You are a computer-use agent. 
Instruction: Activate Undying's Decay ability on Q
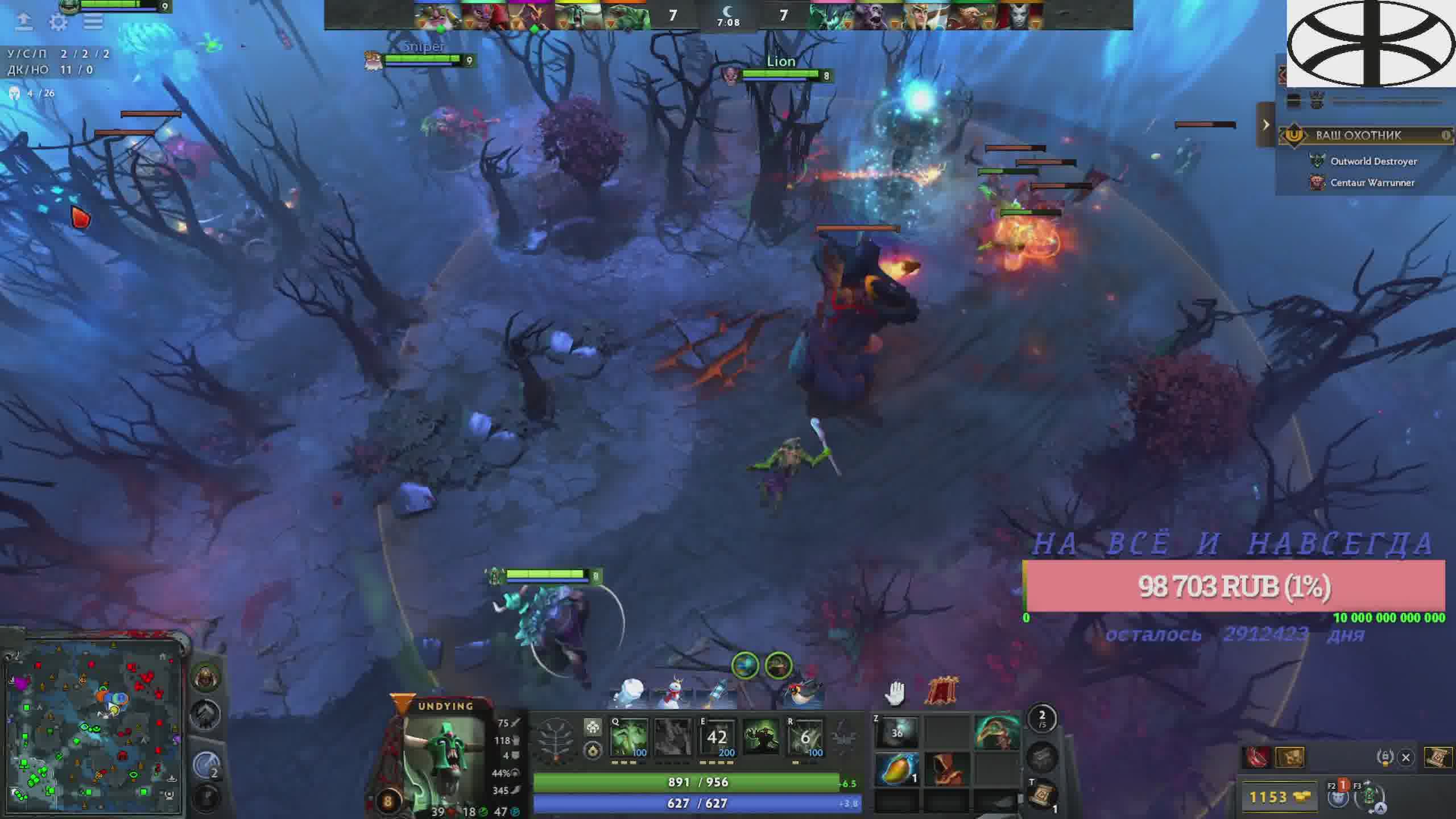pos(628,738)
